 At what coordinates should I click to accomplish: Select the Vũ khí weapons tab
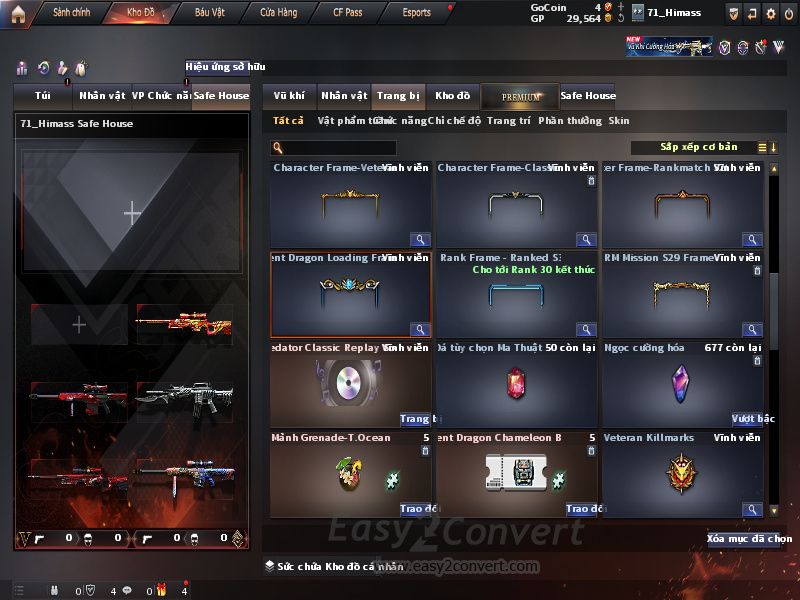pyautogui.click(x=289, y=96)
